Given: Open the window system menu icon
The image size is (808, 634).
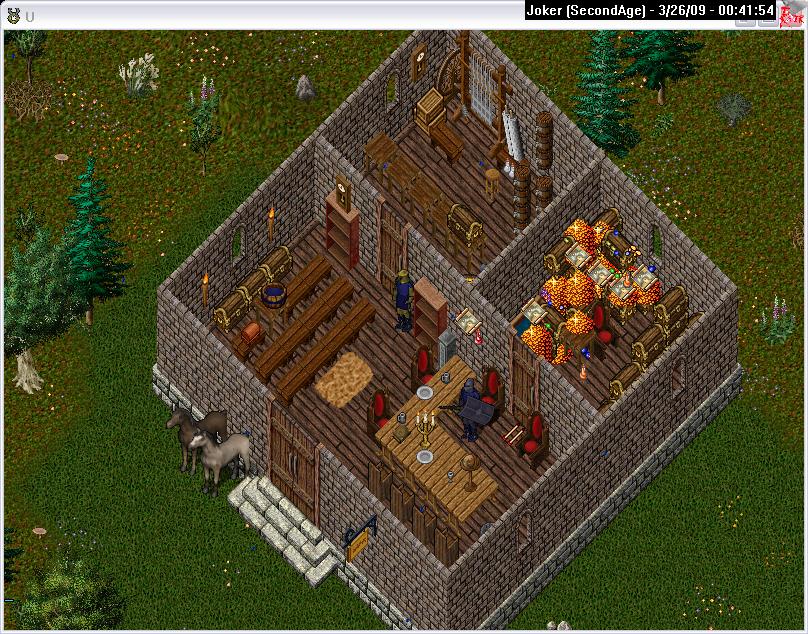Looking at the screenshot, I should click(x=13, y=15).
